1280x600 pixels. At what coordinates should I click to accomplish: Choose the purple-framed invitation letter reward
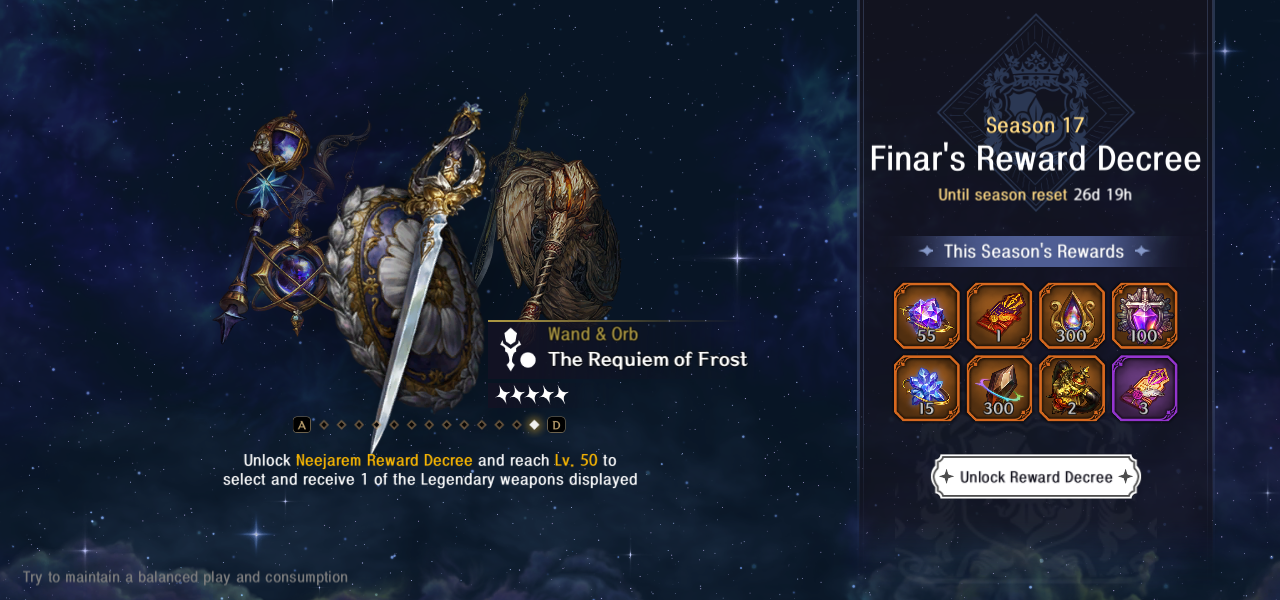[1145, 388]
